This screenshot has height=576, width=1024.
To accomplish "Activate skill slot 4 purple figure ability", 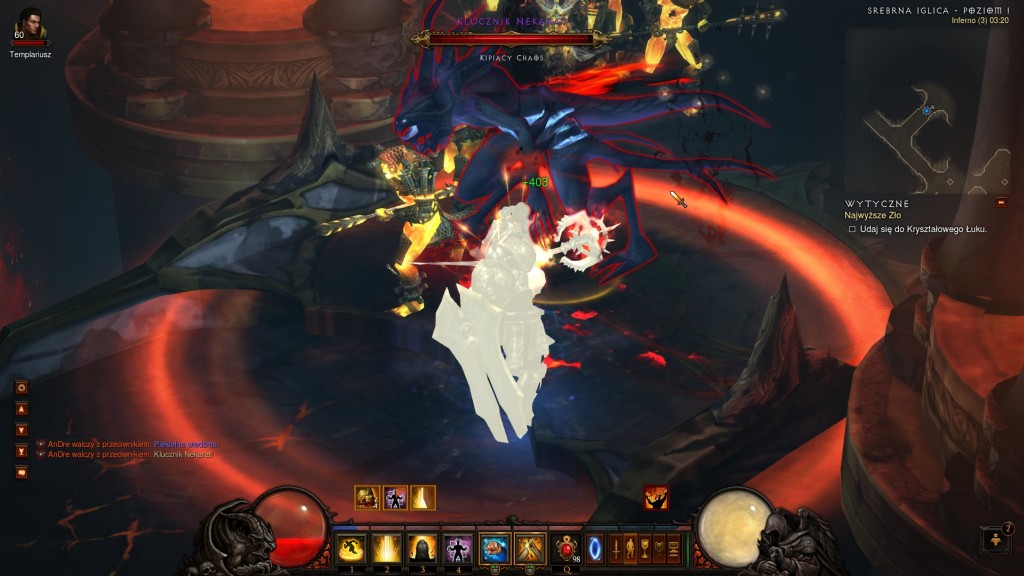I will click(457, 548).
